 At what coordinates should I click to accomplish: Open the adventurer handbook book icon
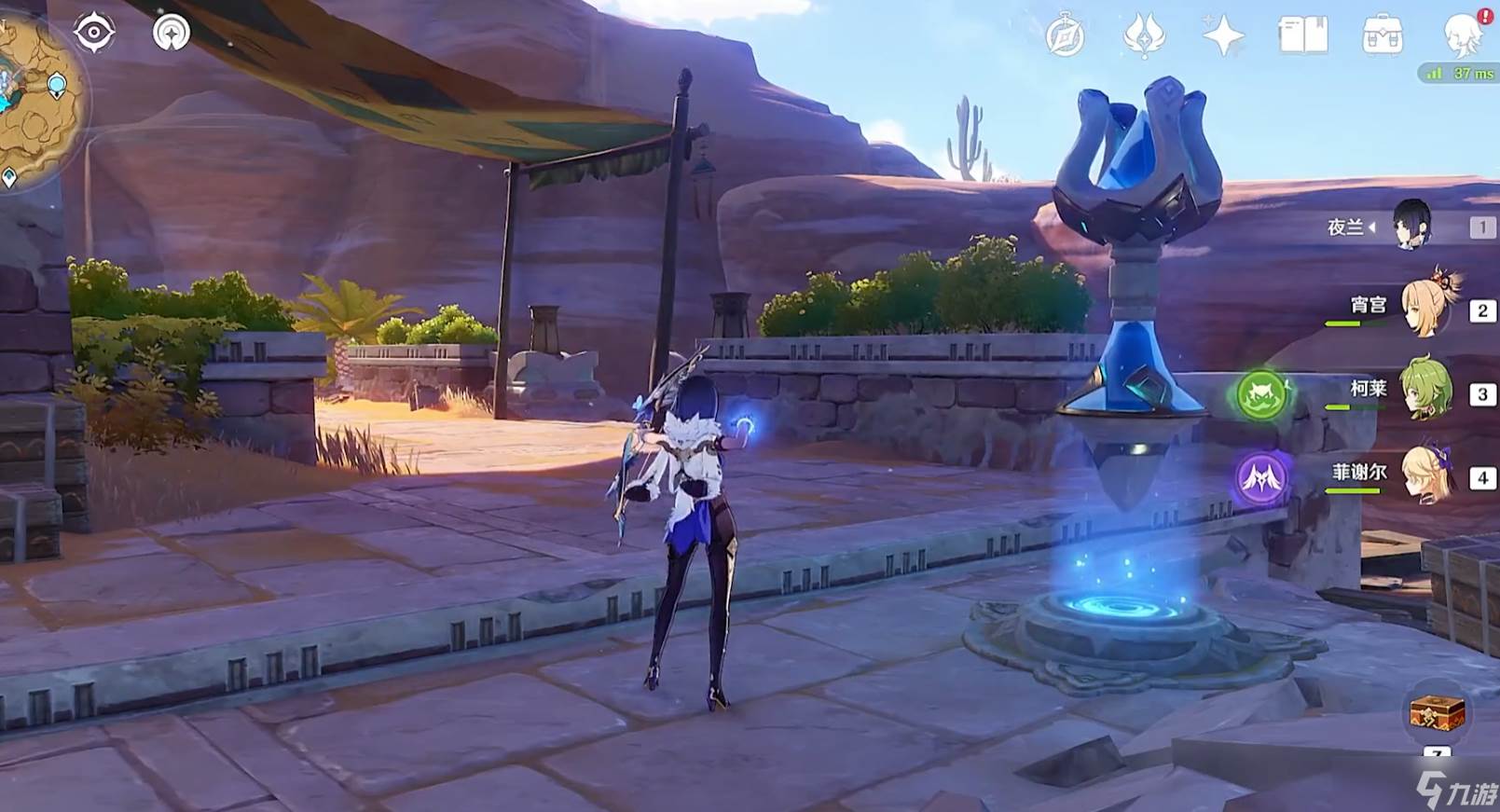tap(1302, 36)
